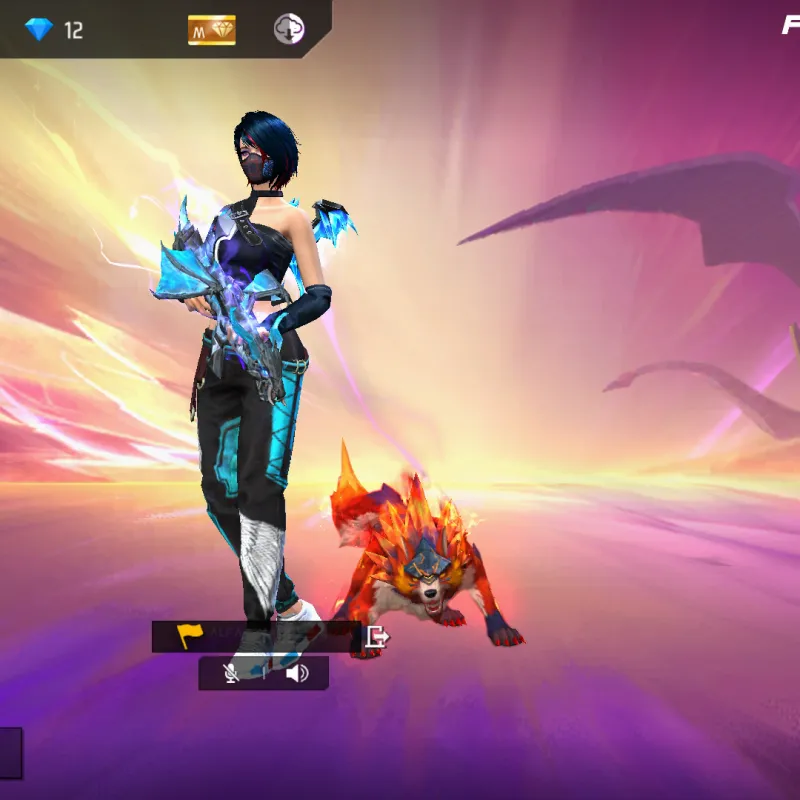Select the player's yellow flag name bar
This screenshot has width=800, height=800.
point(256,636)
